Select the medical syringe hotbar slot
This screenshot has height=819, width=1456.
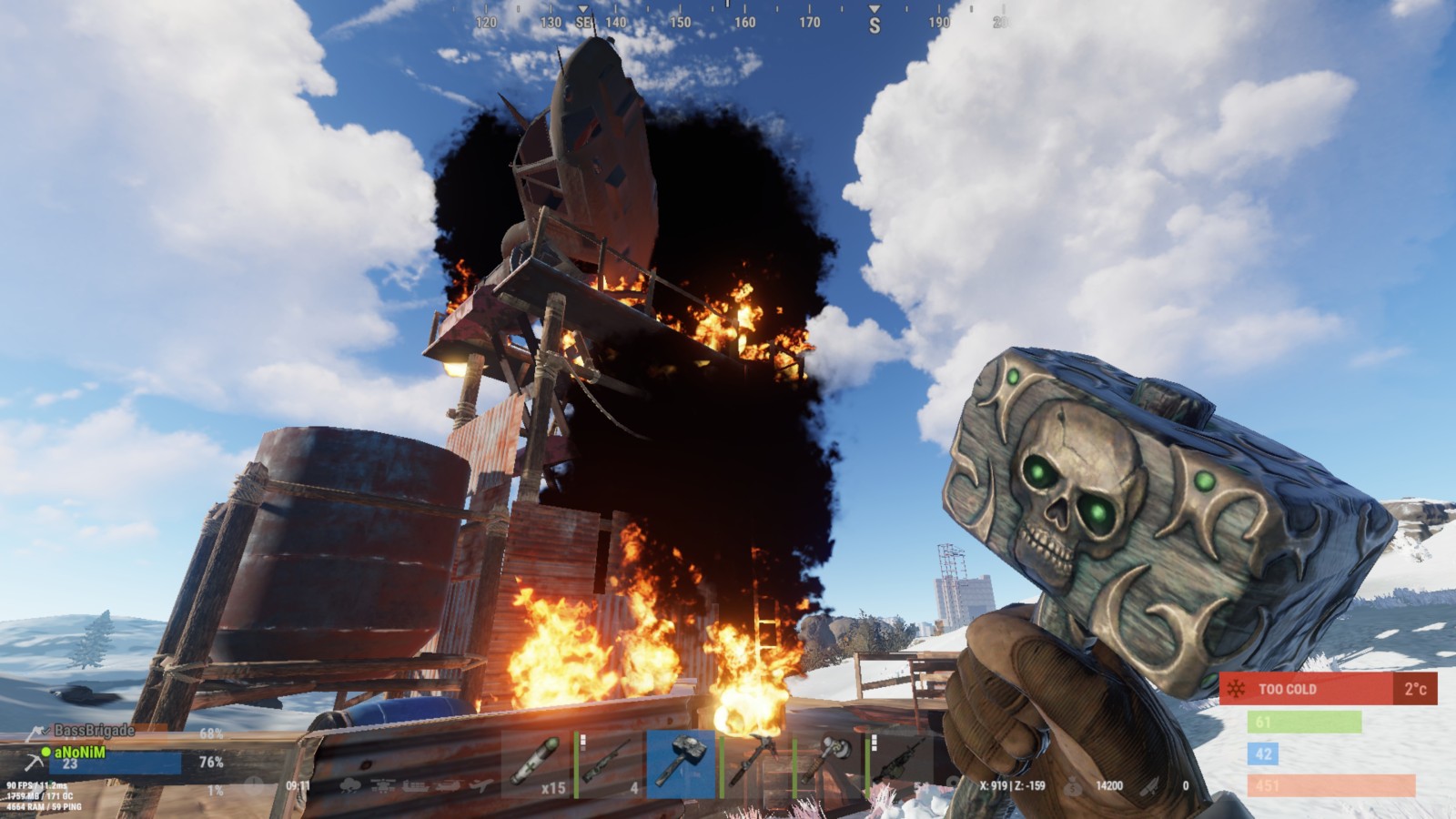point(537,763)
